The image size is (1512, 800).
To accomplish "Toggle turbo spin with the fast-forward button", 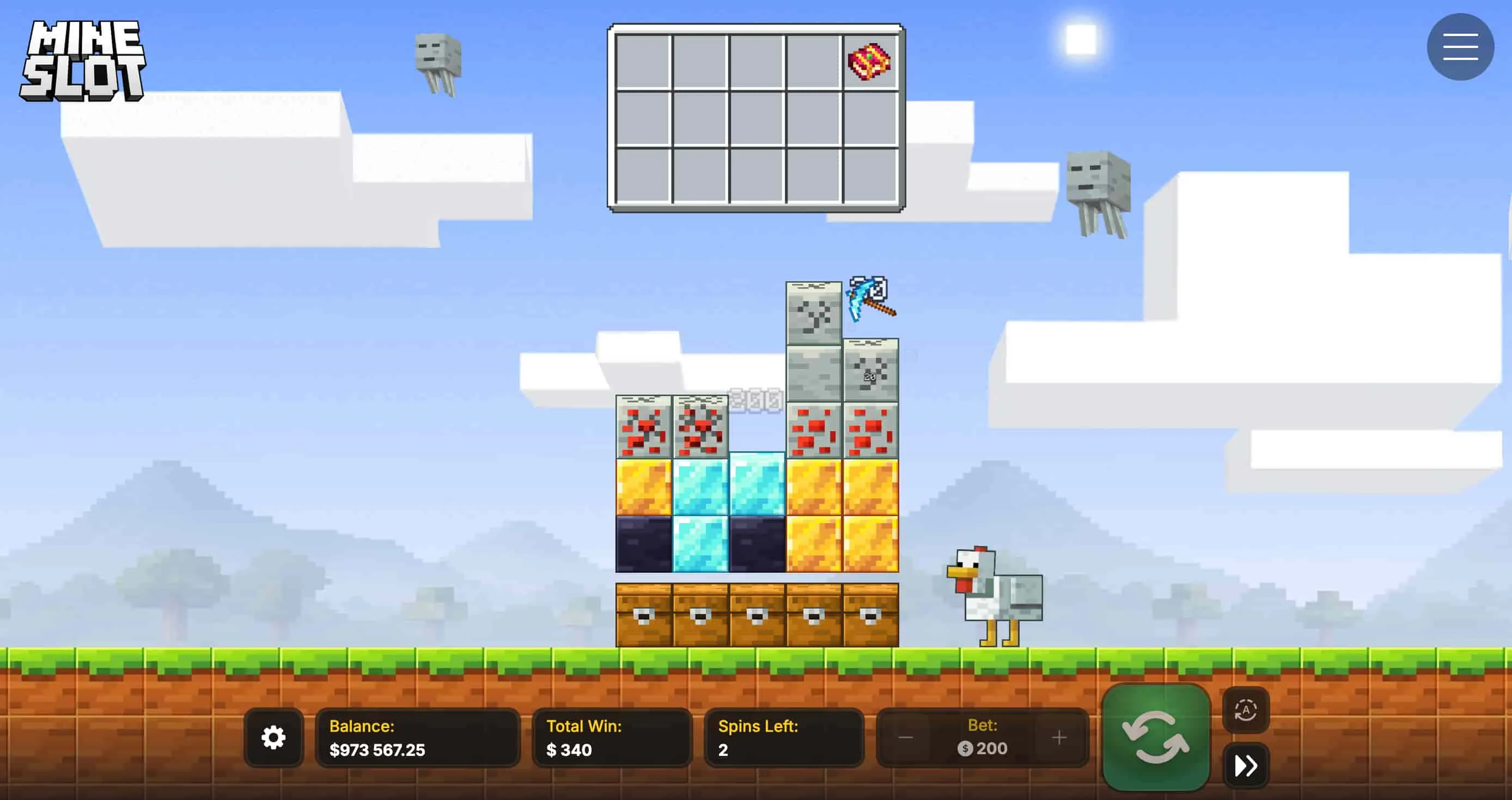I will pos(1246,765).
